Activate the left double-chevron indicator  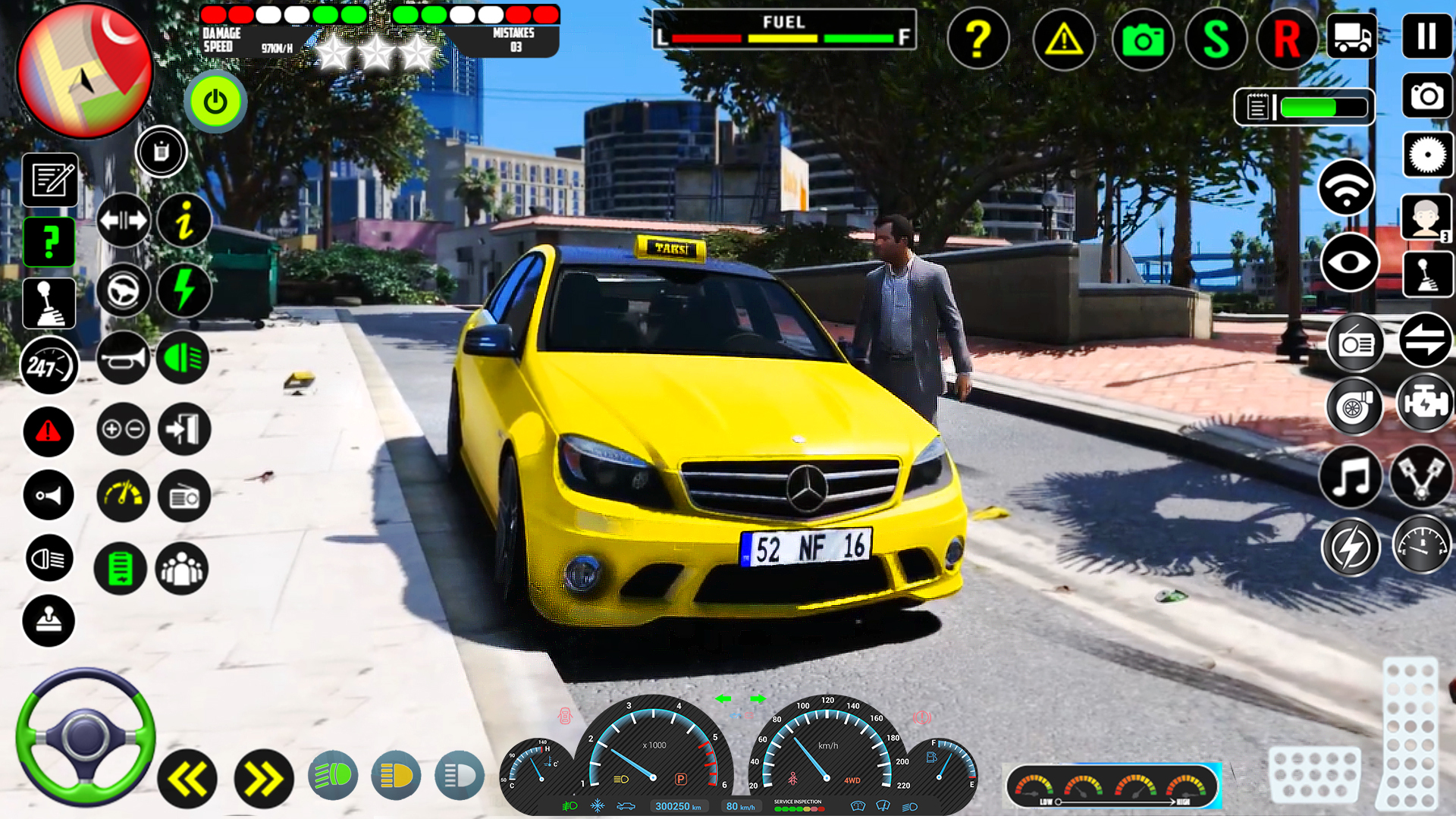click(187, 778)
